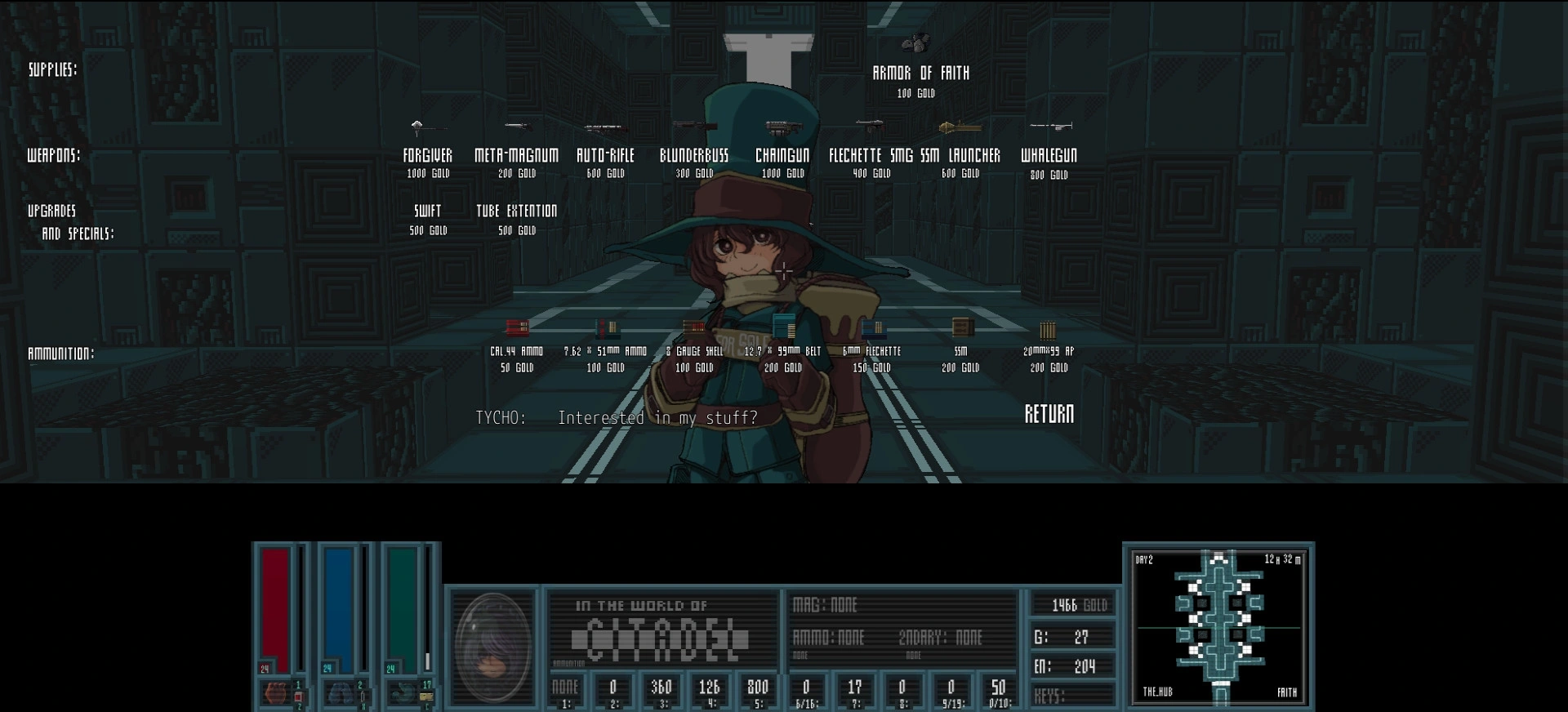Image resolution: width=1568 pixels, height=712 pixels.
Task: Purchase the Swift upgrade
Action: pos(427,211)
